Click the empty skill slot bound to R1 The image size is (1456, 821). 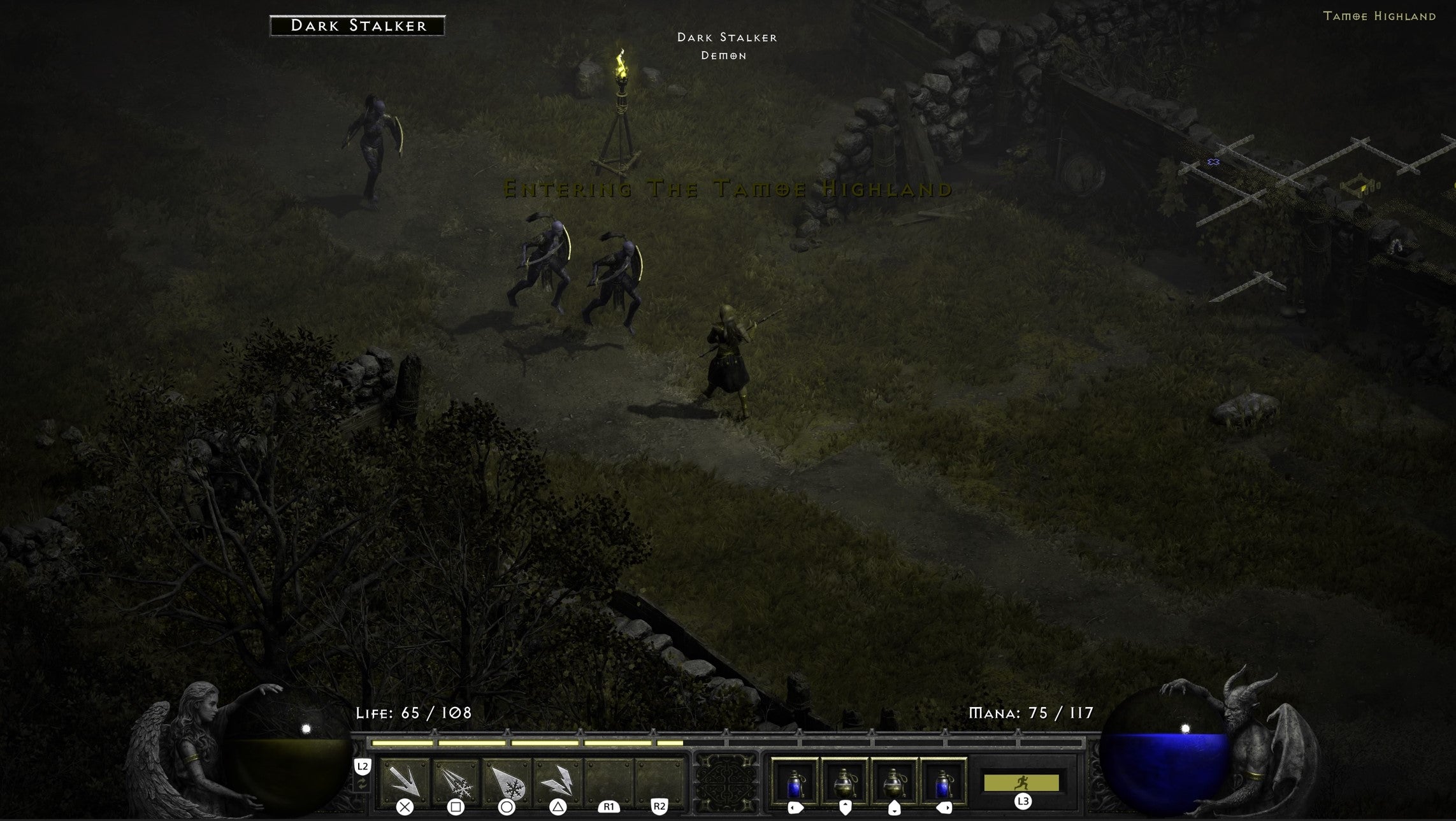pos(609,780)
